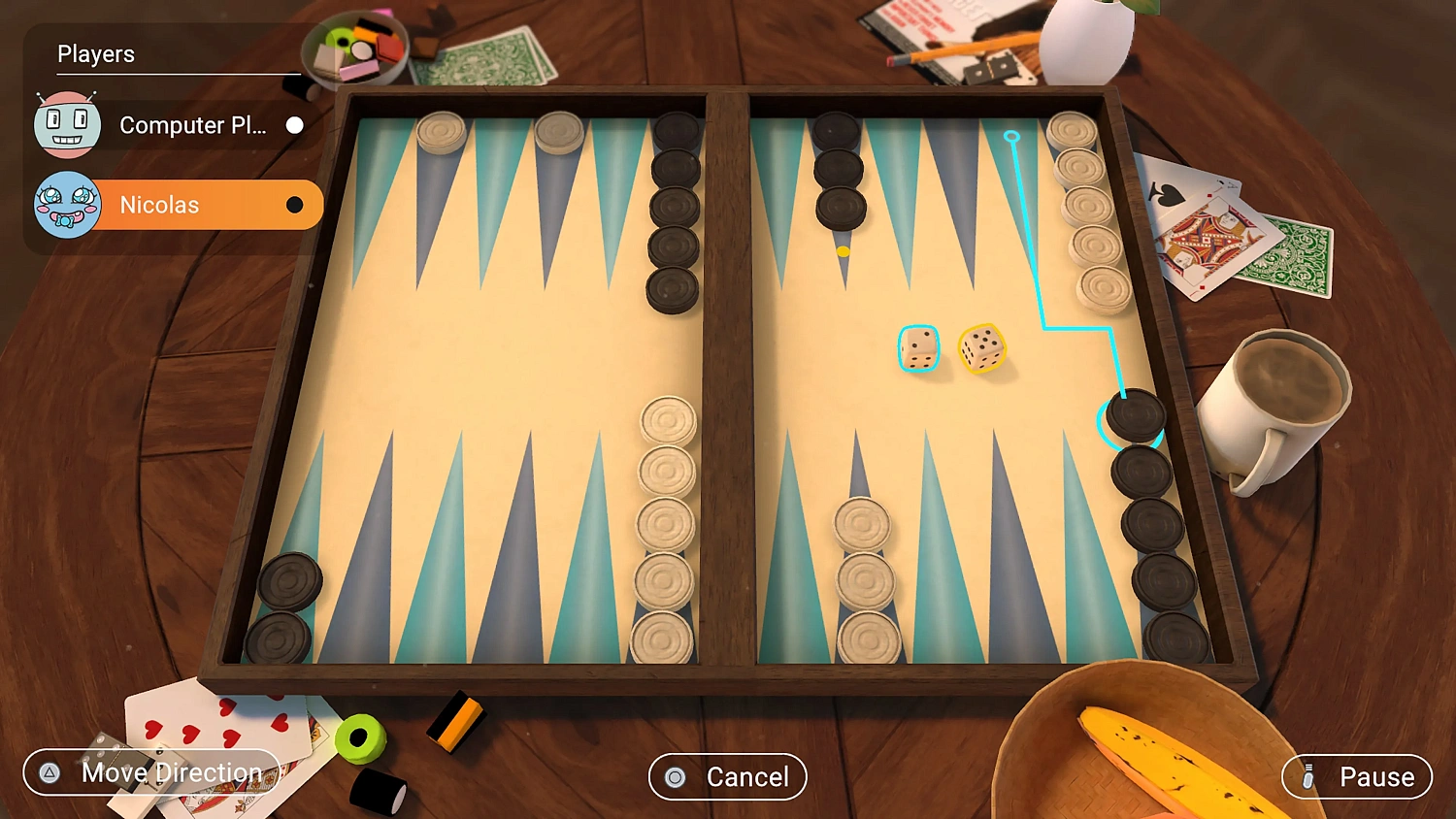Click the yellow dot marker on the board point
The width and height of the screenshot is (1456, 819).
844,249
